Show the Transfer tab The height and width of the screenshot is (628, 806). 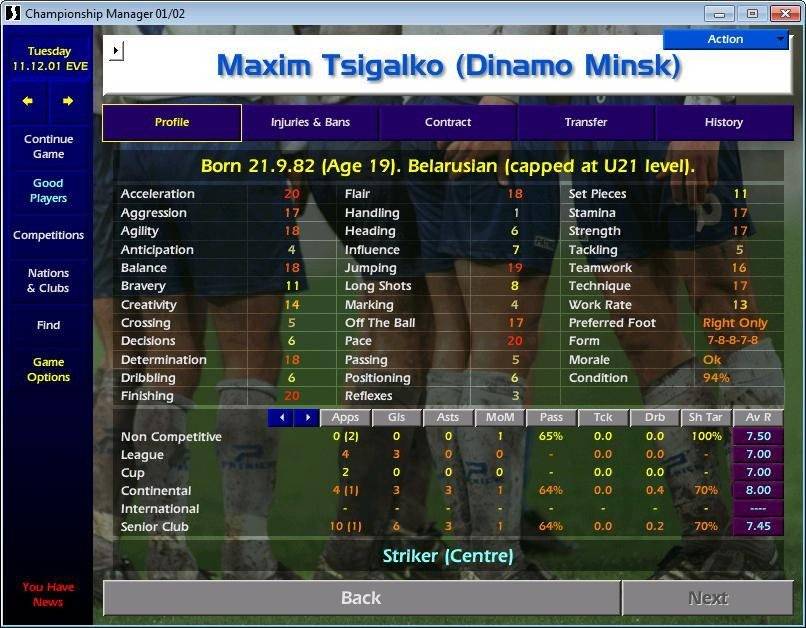pos(586,122)
